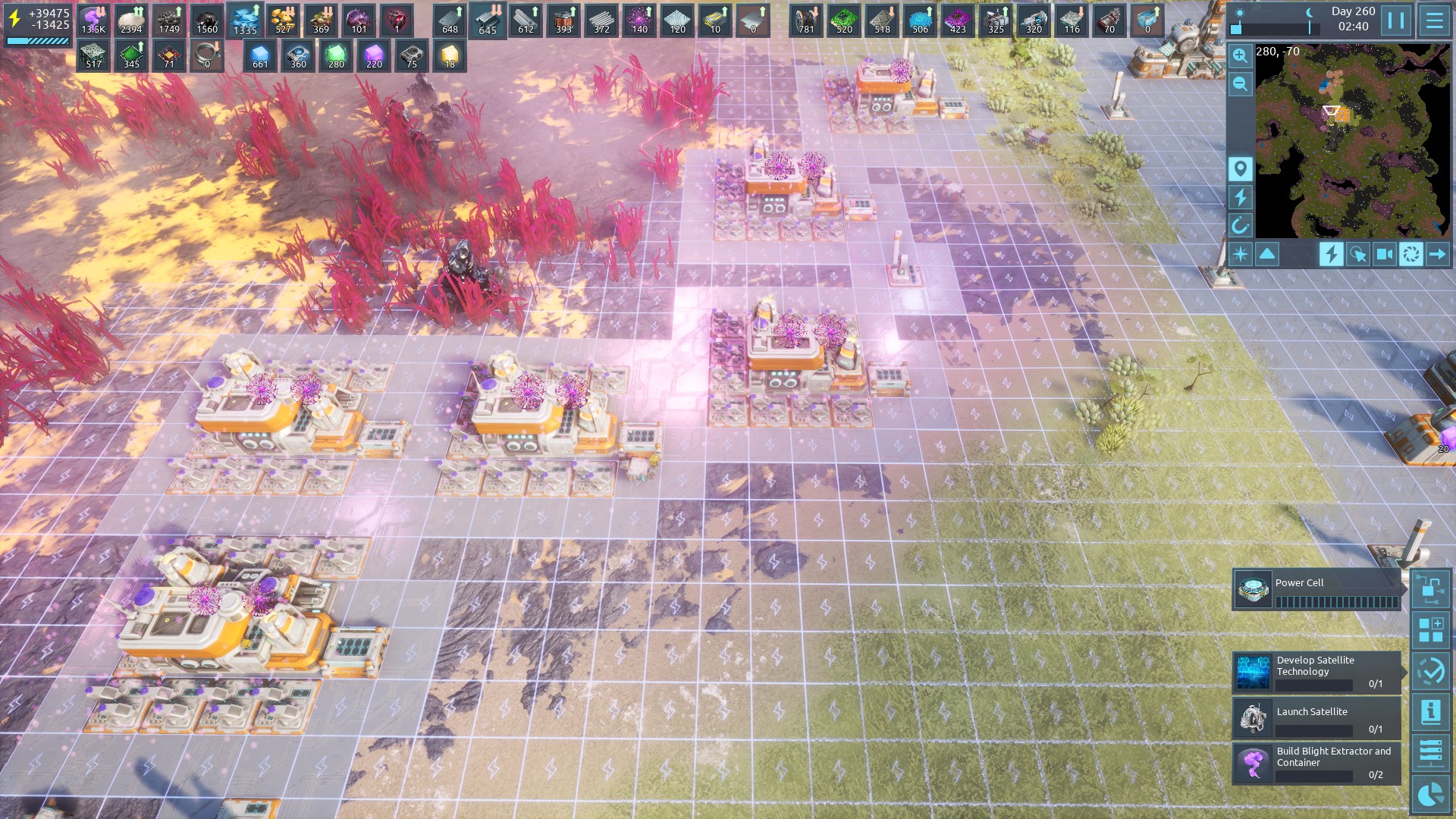Open the hamburger main menu

click(x=1434, y=20)
